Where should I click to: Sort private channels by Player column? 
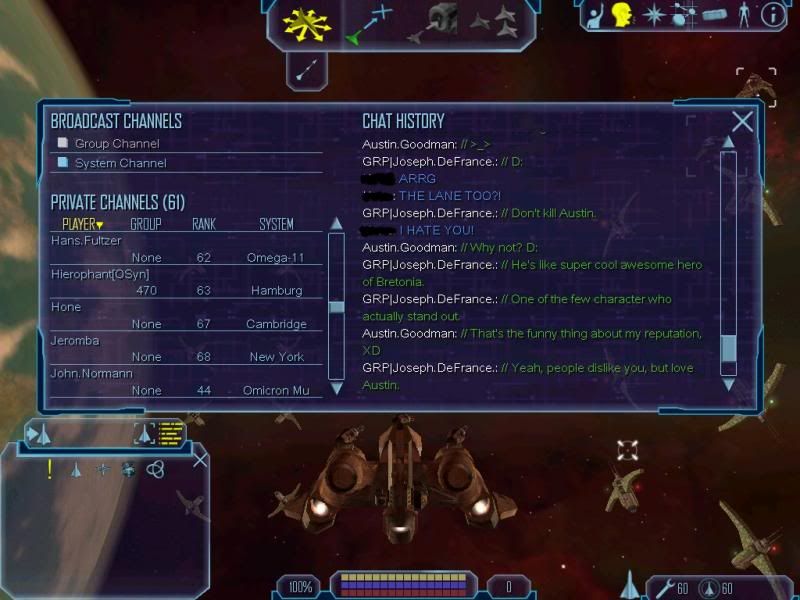pyautogui.click(x=82, y=224)
